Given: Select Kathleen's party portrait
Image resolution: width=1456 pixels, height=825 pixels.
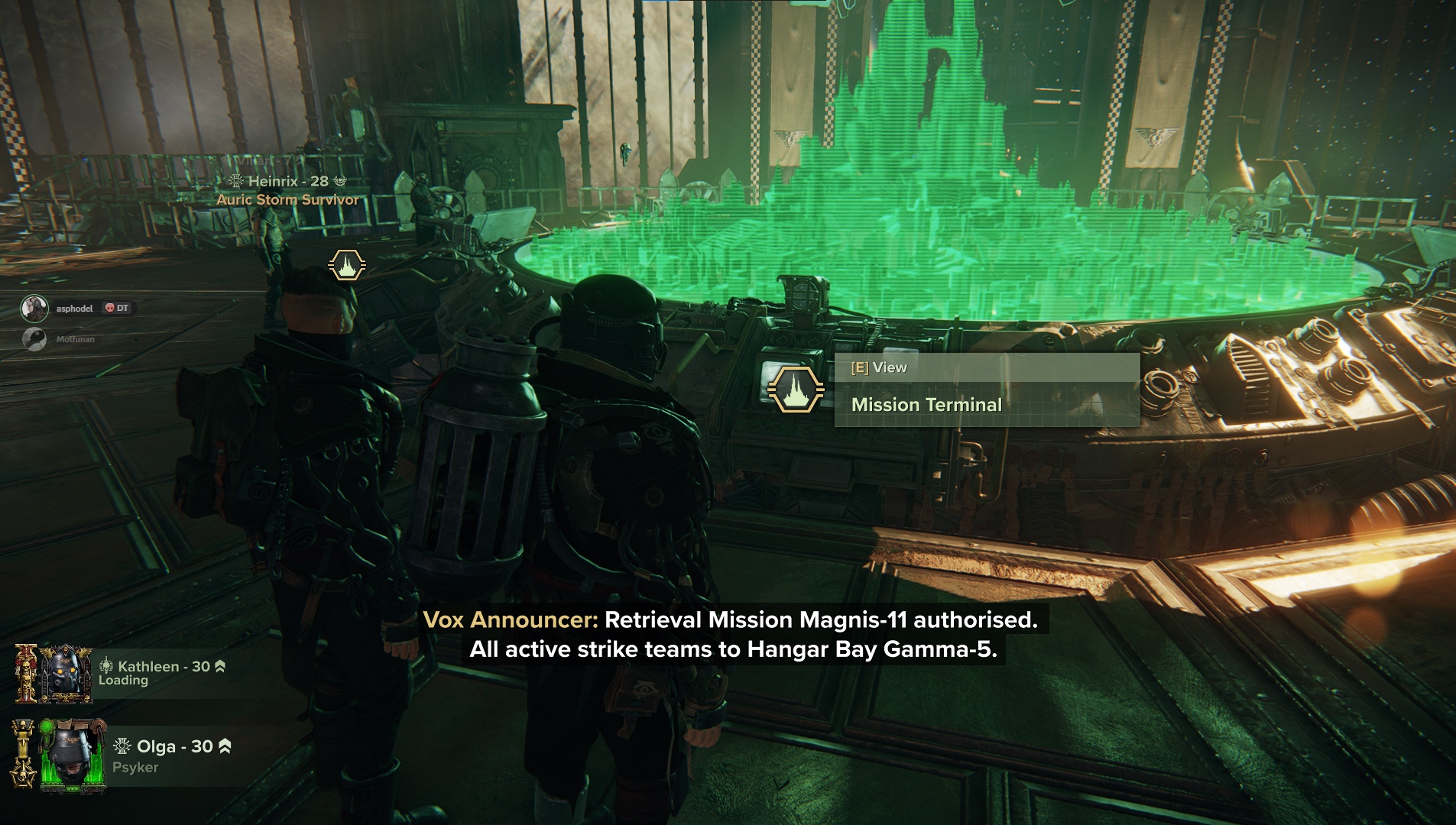Looking at the screenshot, I should [65, 674].
